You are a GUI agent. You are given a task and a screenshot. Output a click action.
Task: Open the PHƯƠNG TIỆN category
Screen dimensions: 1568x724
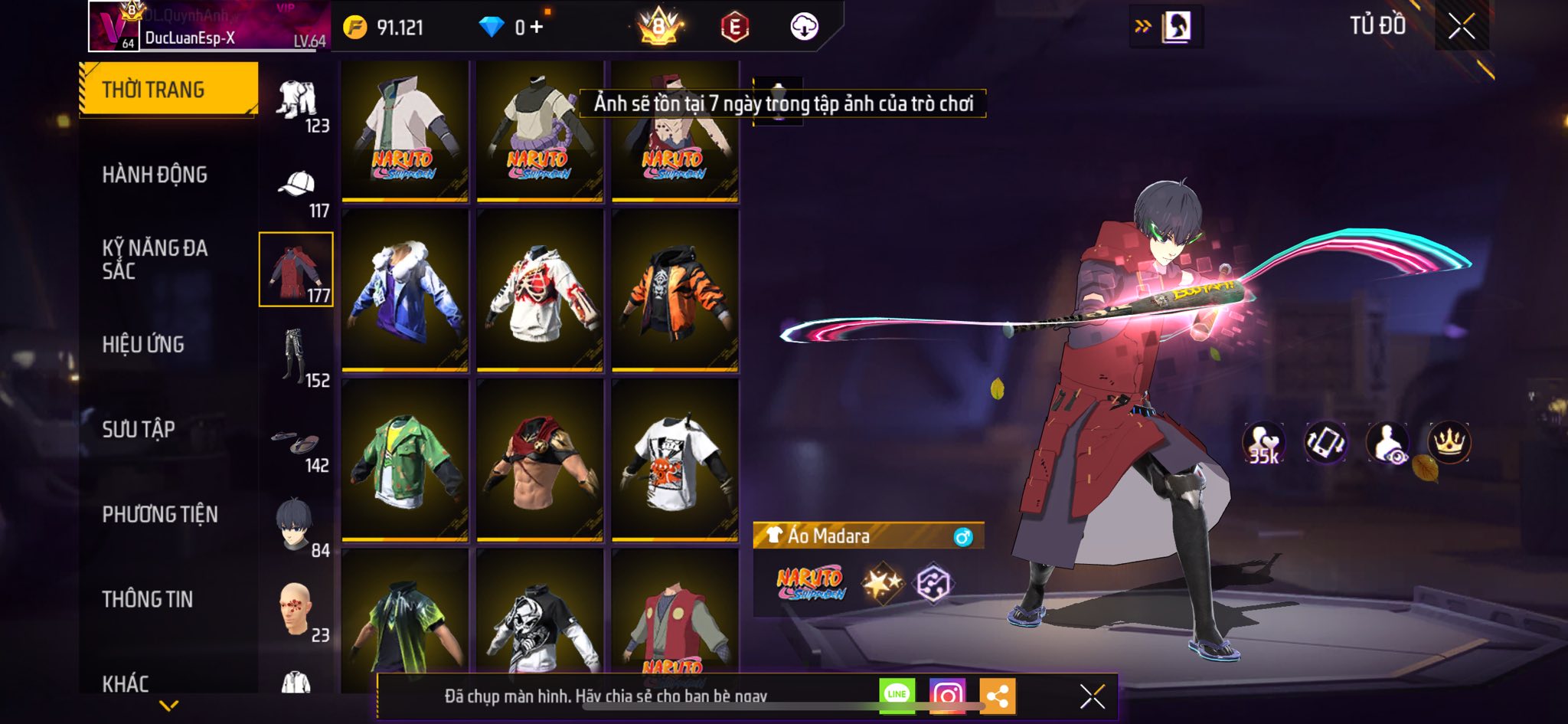(160, 514)
